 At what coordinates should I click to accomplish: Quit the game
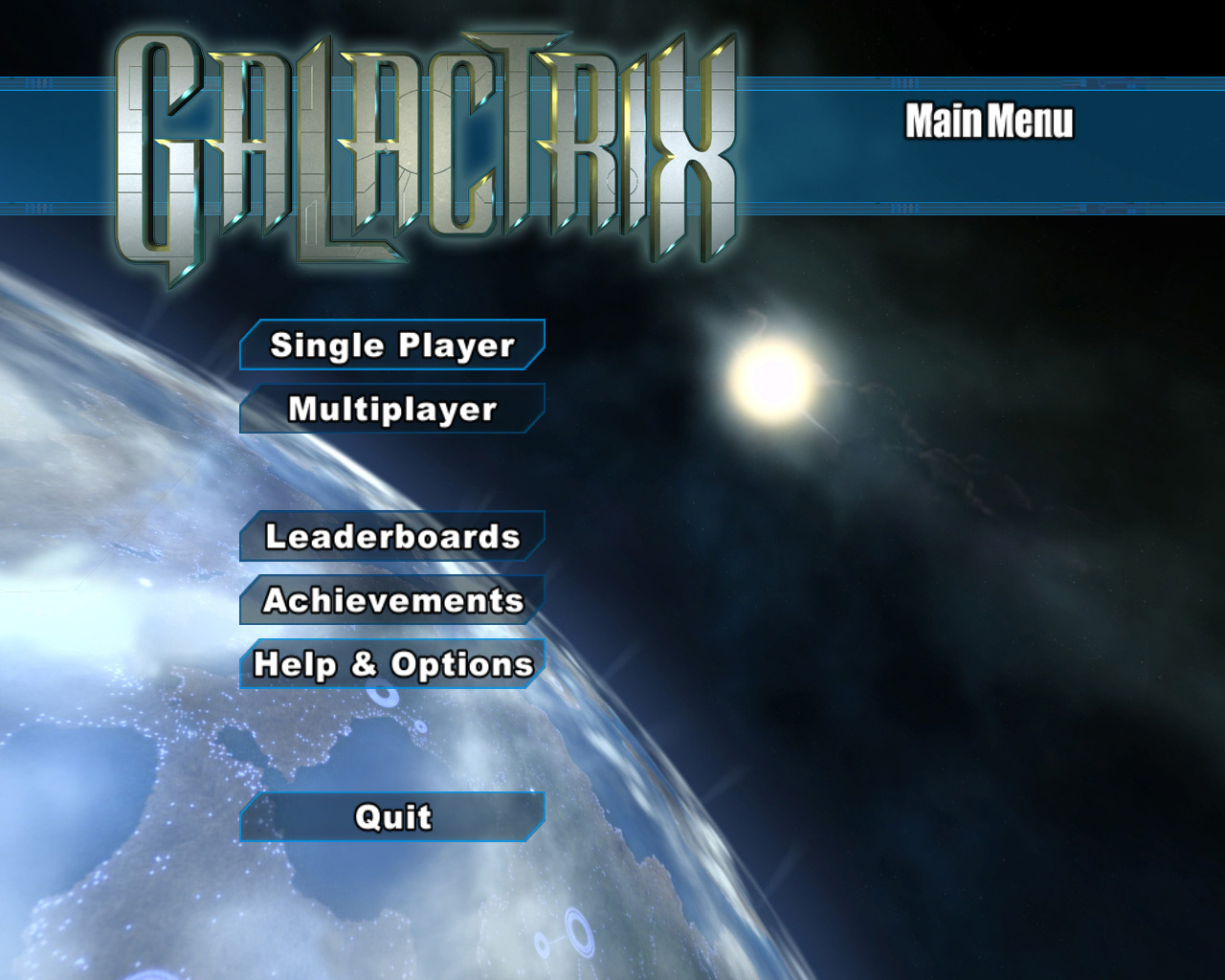coord(392,817)
